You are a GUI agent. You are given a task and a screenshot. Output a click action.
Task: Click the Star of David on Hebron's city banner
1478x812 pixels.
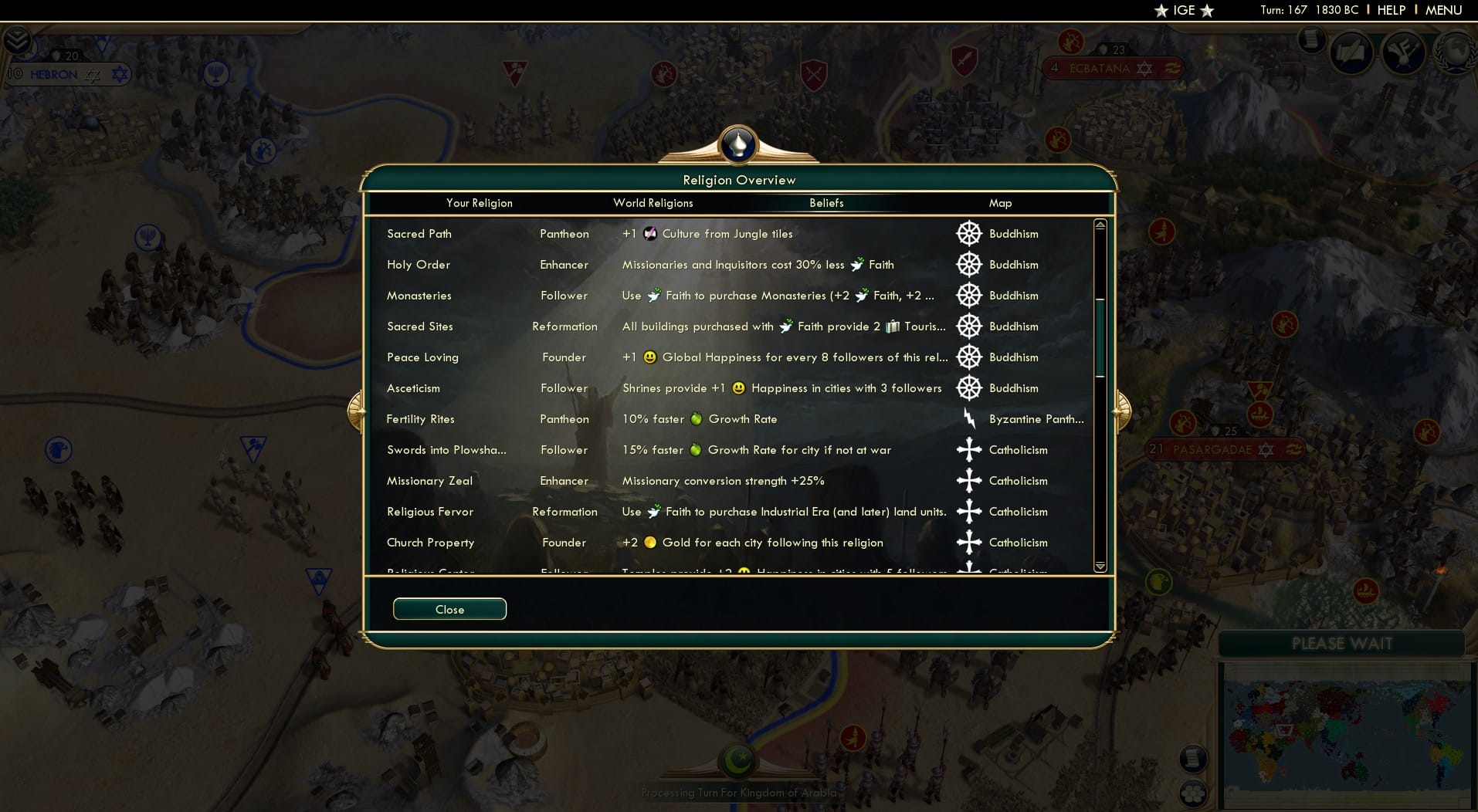click(x=118, y=74)
